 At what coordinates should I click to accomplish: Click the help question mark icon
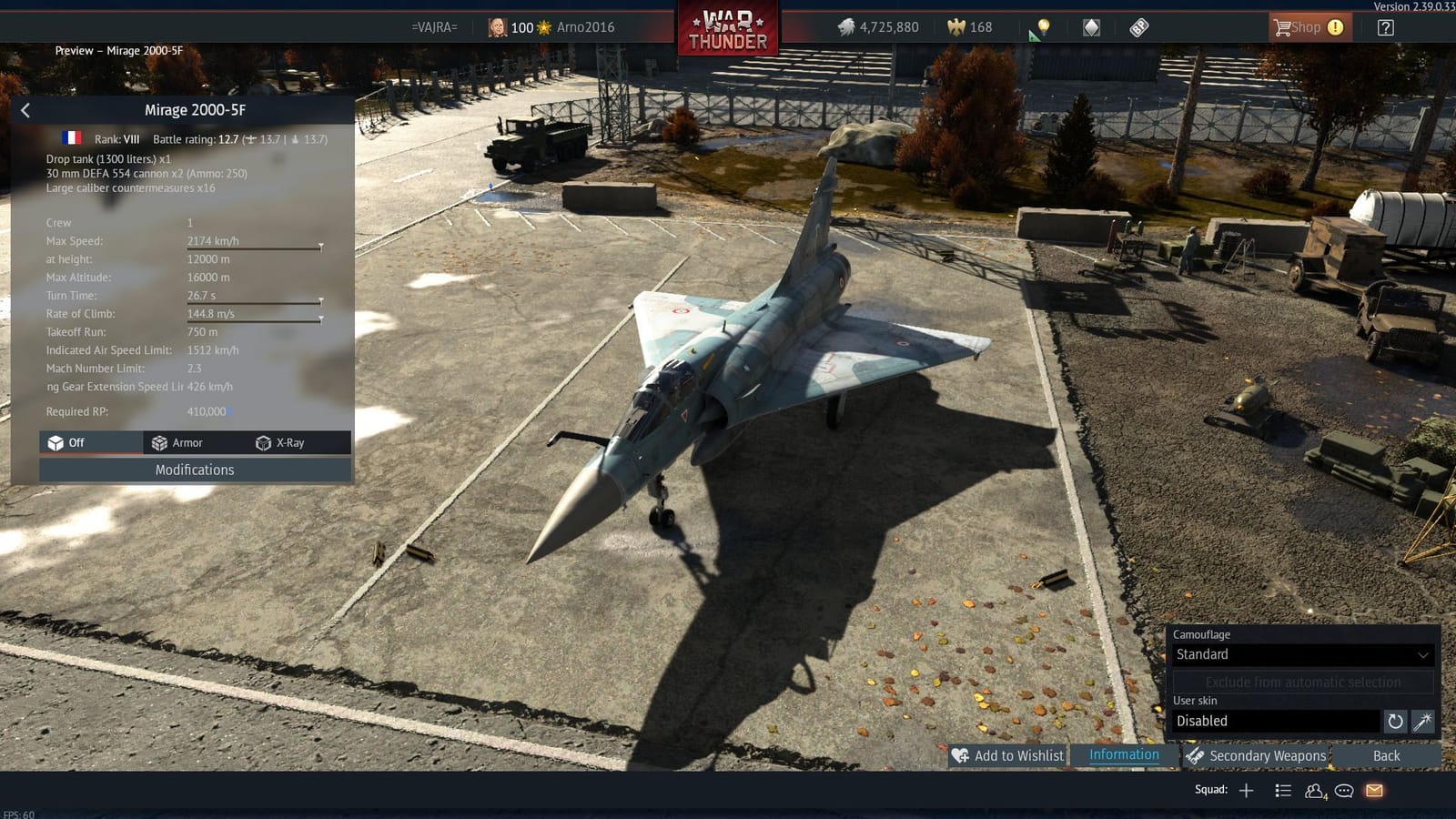click(x=1385, y=26)
